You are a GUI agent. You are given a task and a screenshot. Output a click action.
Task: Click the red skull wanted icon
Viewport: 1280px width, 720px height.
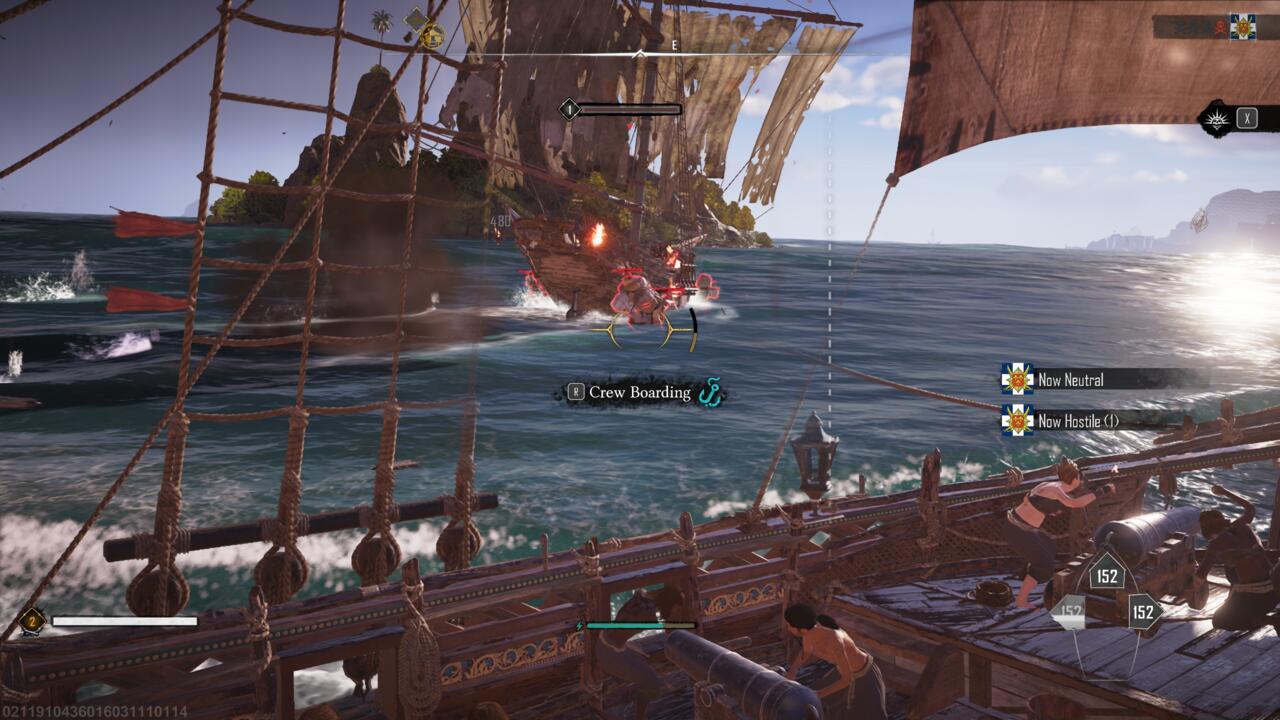click(1221, 27)
